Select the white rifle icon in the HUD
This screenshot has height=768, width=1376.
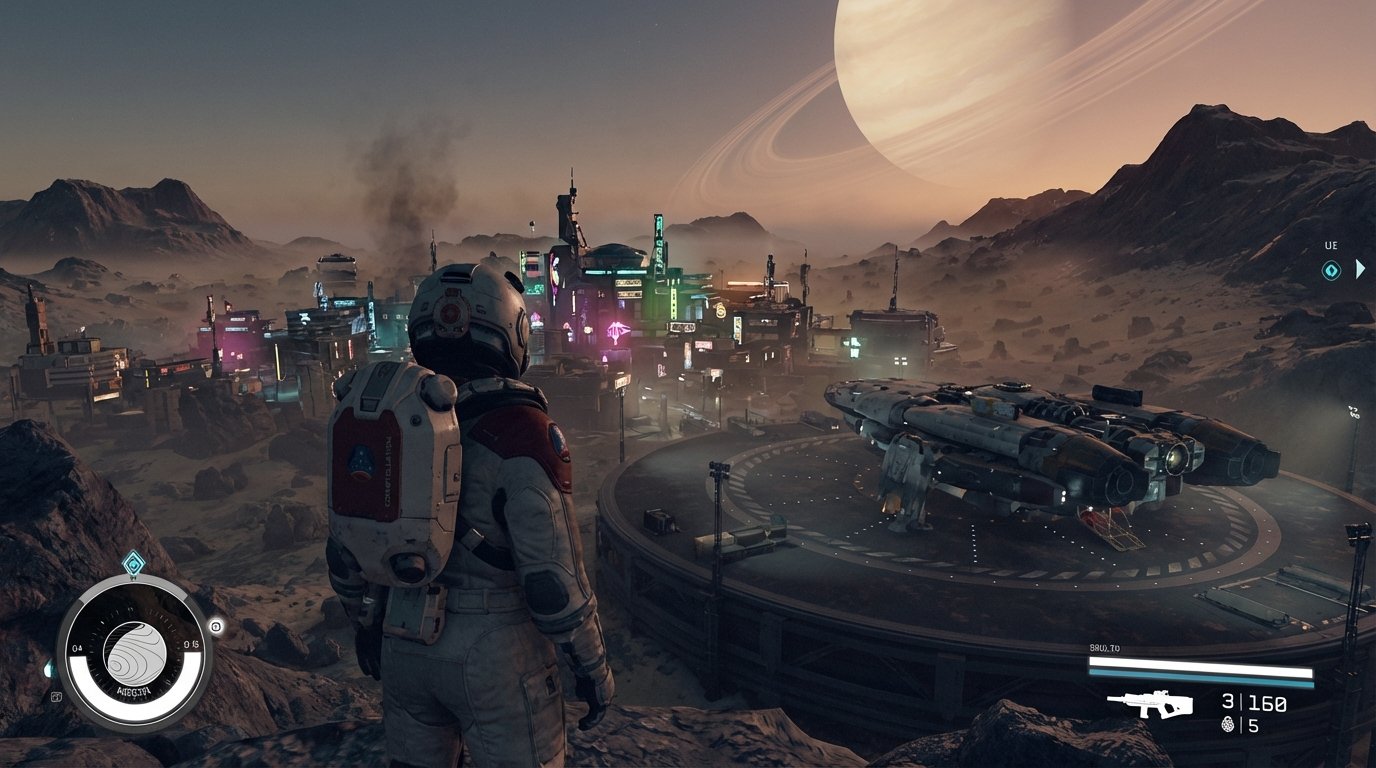(1151, 703)
